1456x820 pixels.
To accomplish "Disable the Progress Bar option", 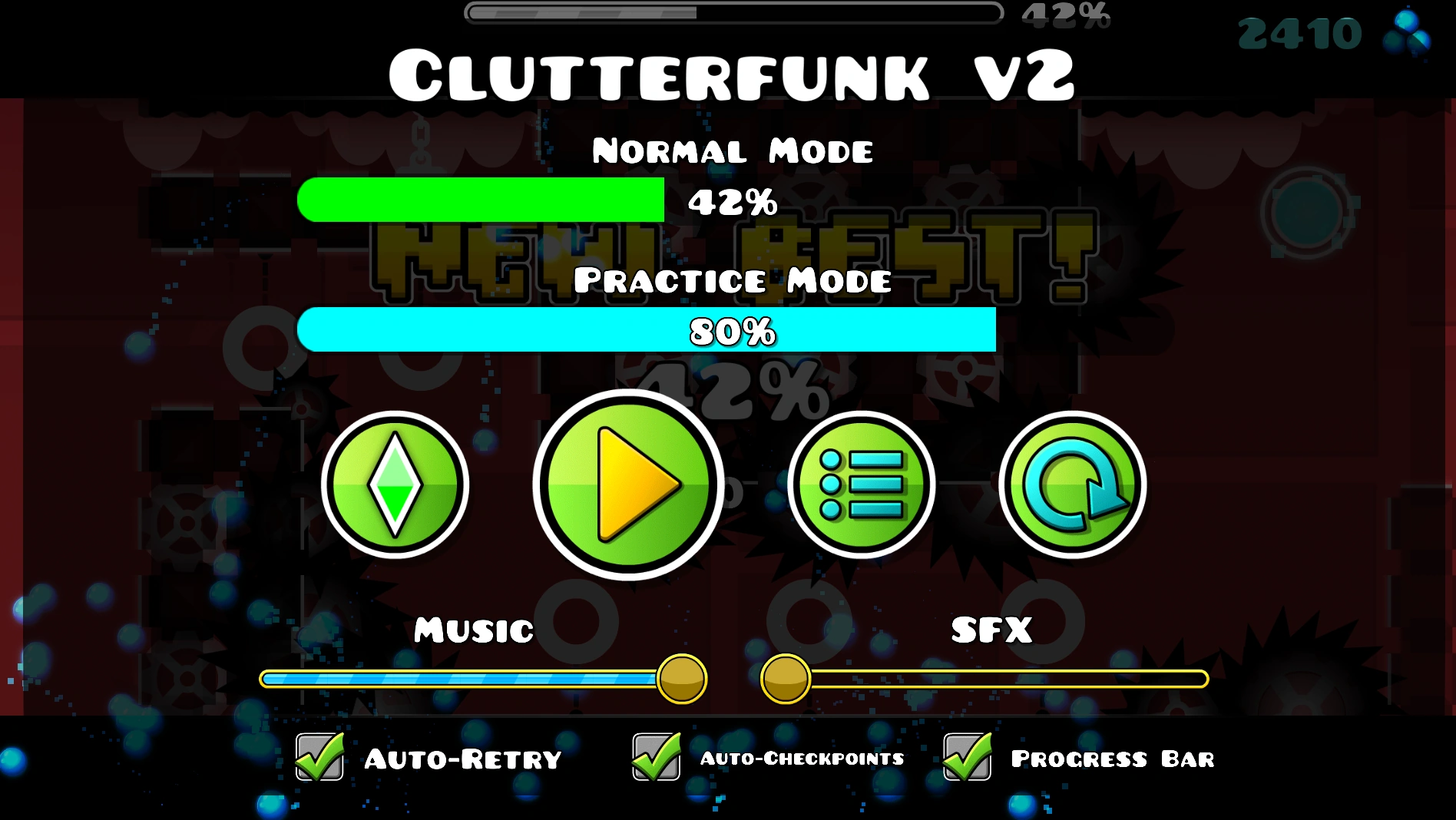I will point(966,759).
